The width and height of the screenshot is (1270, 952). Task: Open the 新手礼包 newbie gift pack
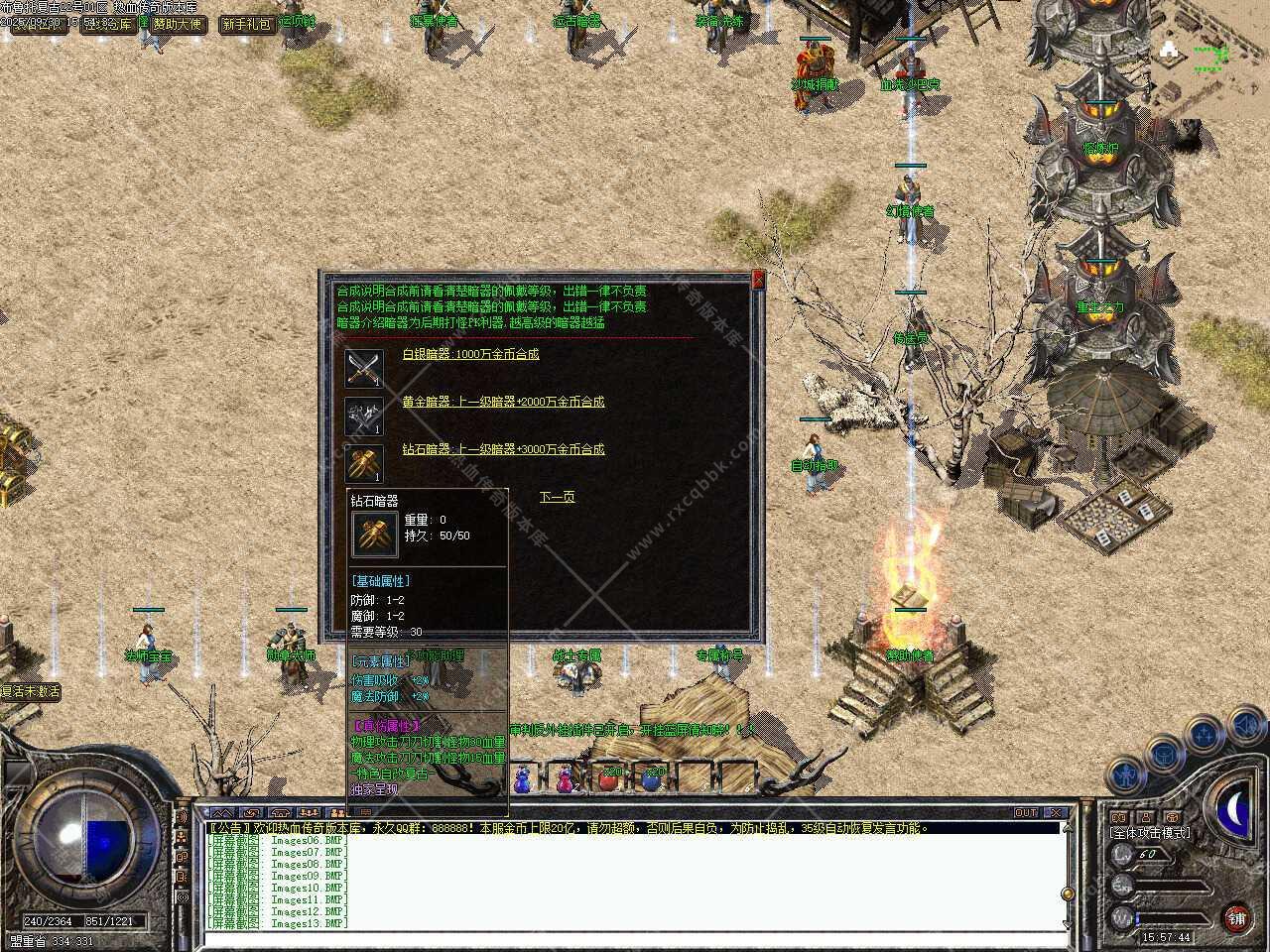246,24
